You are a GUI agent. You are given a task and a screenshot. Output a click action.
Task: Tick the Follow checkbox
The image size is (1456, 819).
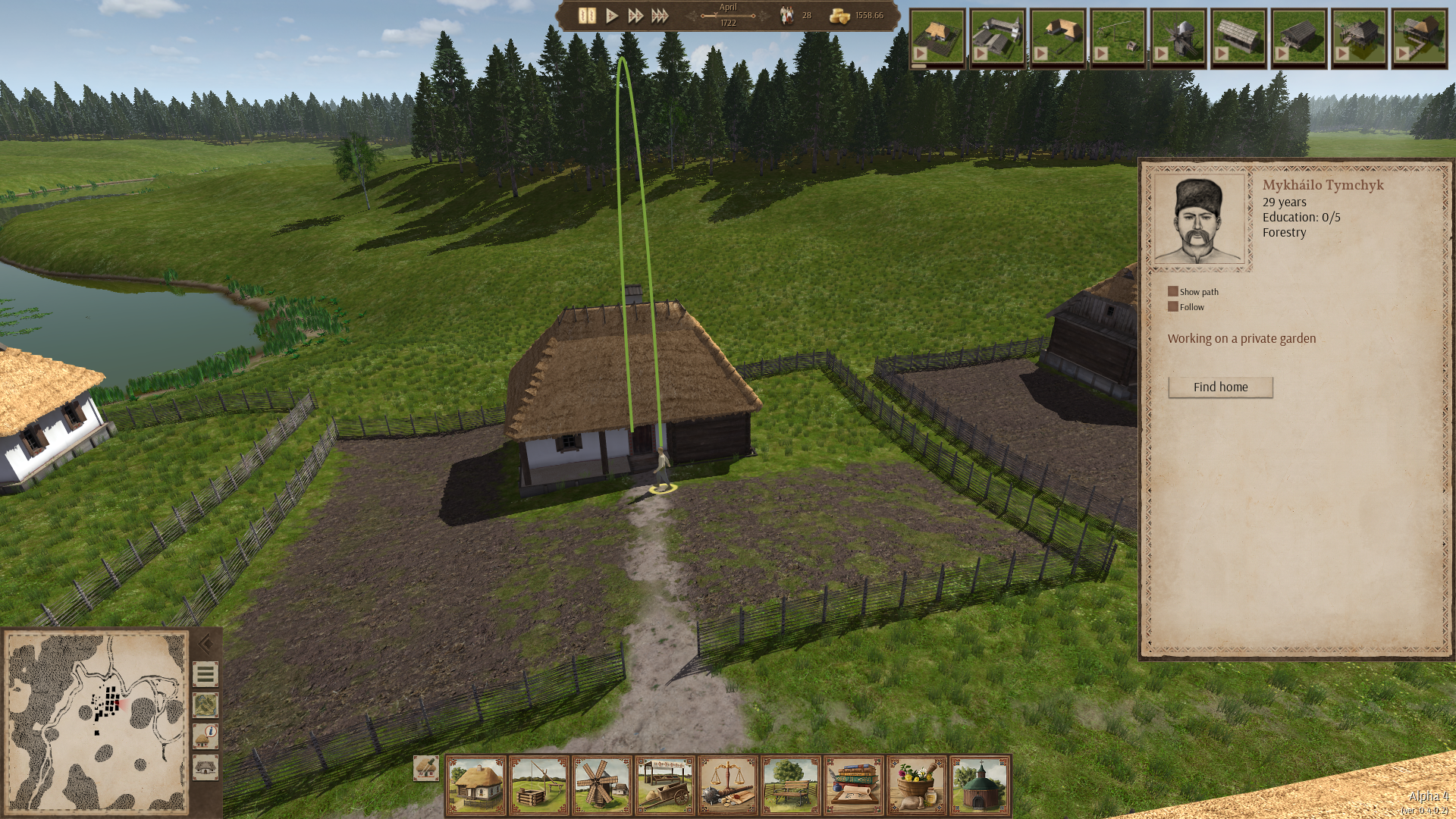[x=1172, y=307]
